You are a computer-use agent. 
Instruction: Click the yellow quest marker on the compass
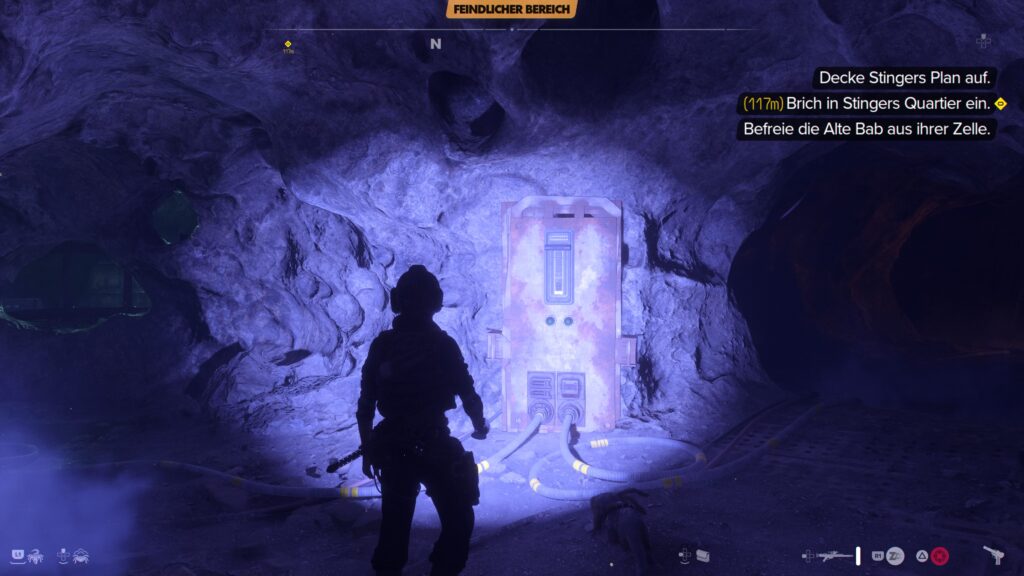point(288,44)
